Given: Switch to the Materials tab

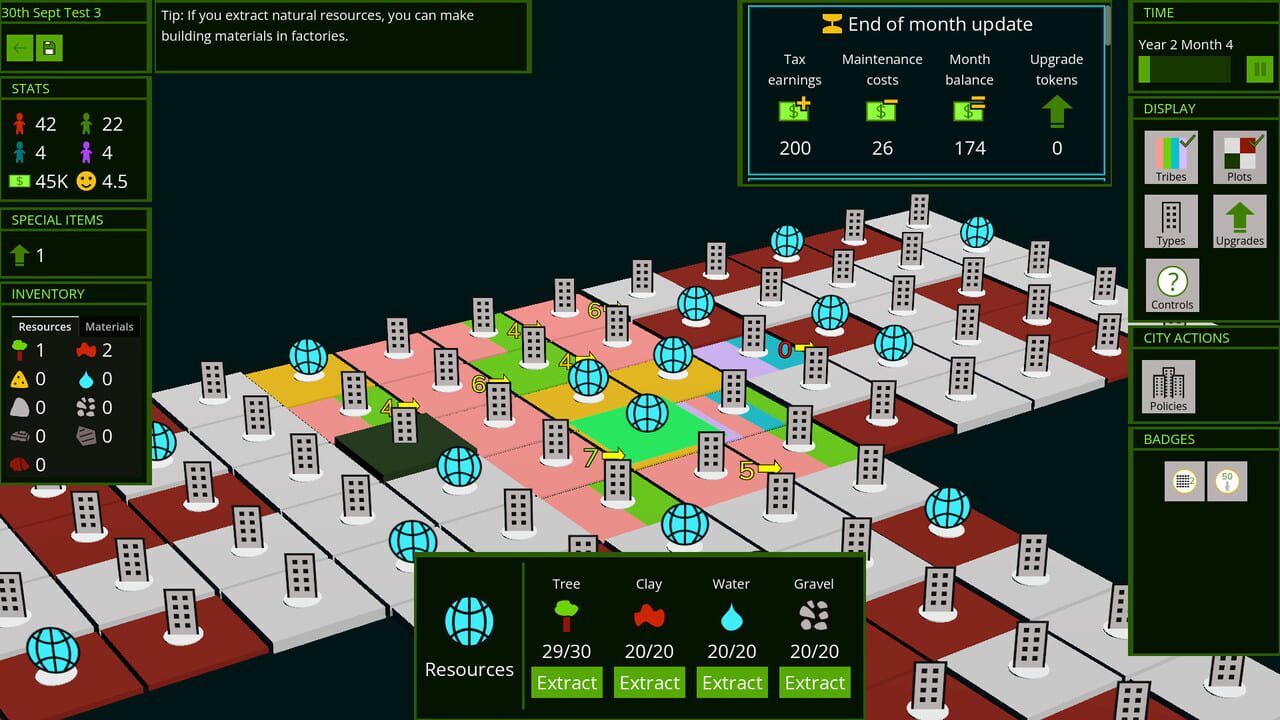Looking at the screenshot, I should (x=109, y=326).
